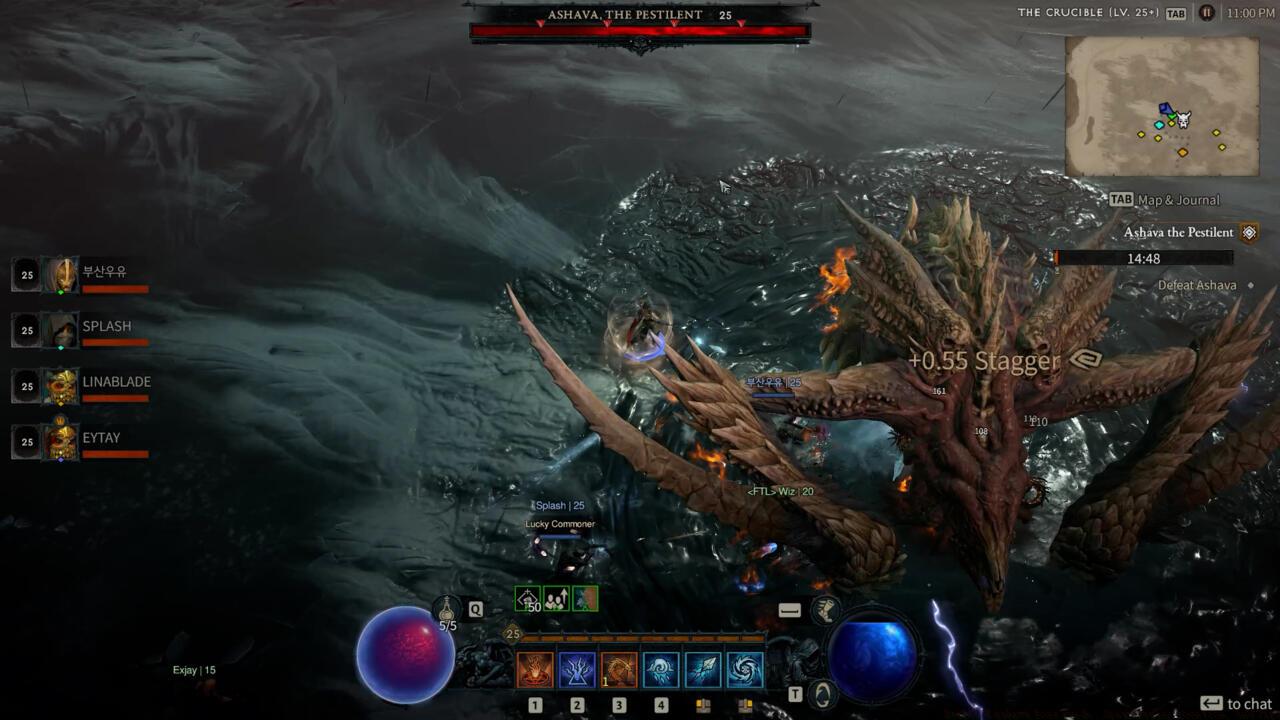
Task: Cast the fire skill in hotbar slot 1
Action: [x=534, y=669]
